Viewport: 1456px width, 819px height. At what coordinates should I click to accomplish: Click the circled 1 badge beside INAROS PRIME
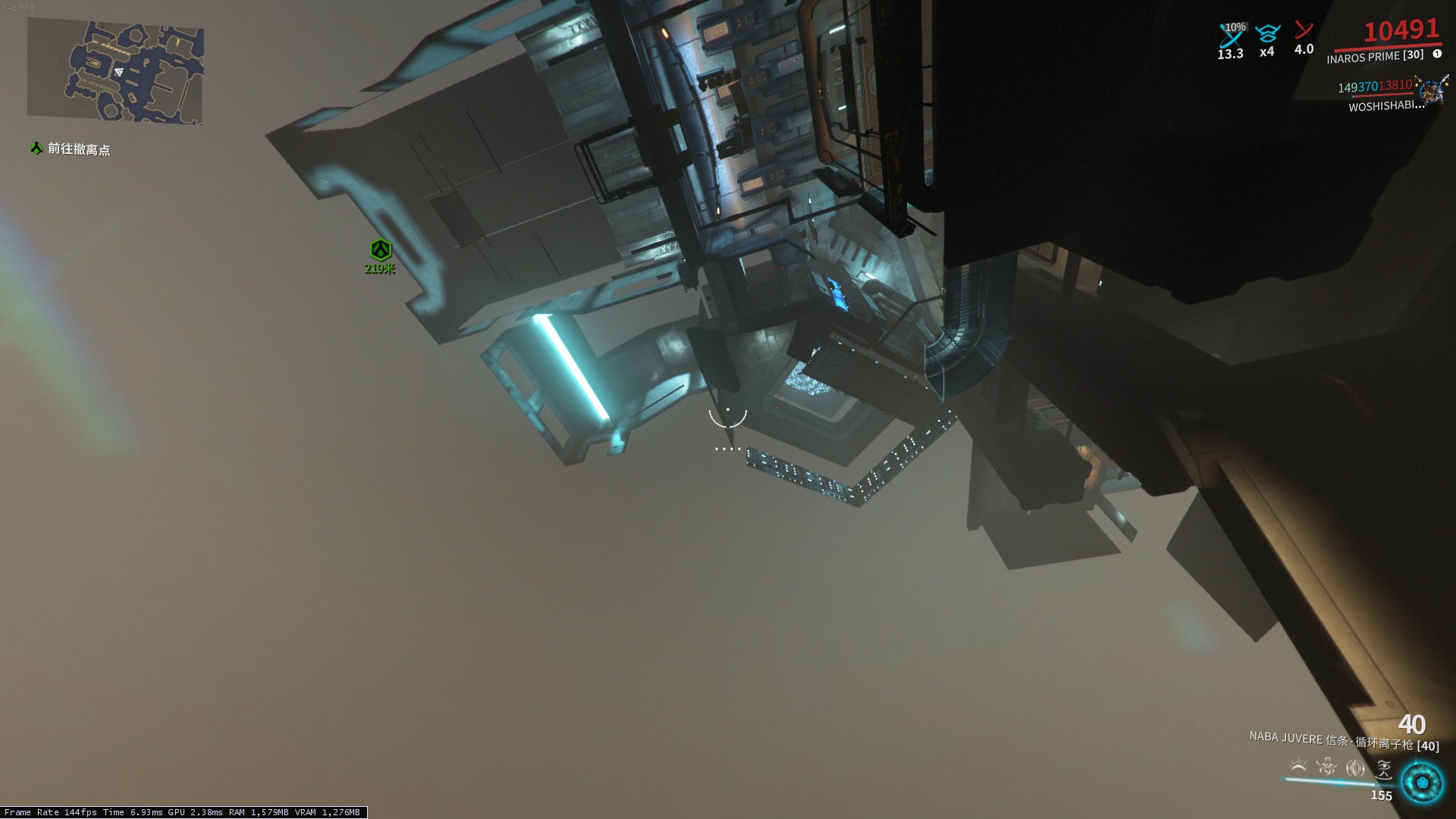pos(1437,55)
